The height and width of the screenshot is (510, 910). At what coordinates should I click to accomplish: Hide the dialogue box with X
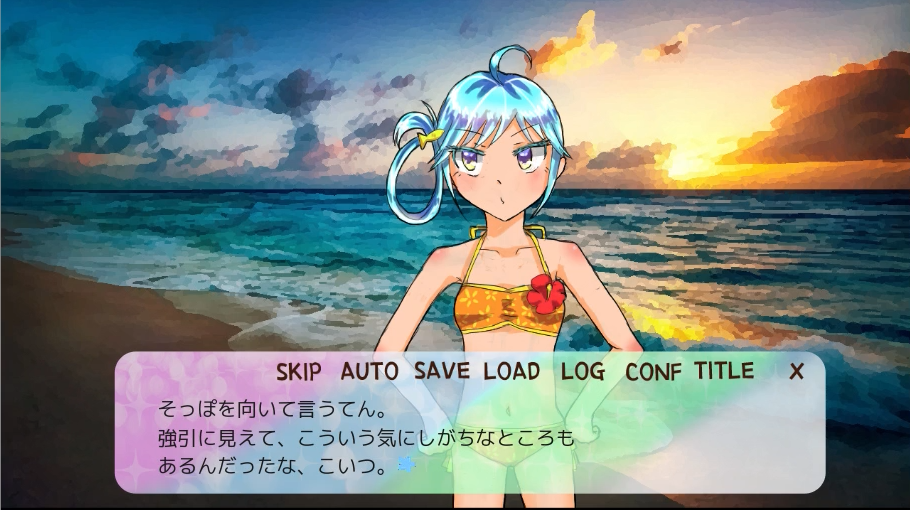[x=797, y=371]
